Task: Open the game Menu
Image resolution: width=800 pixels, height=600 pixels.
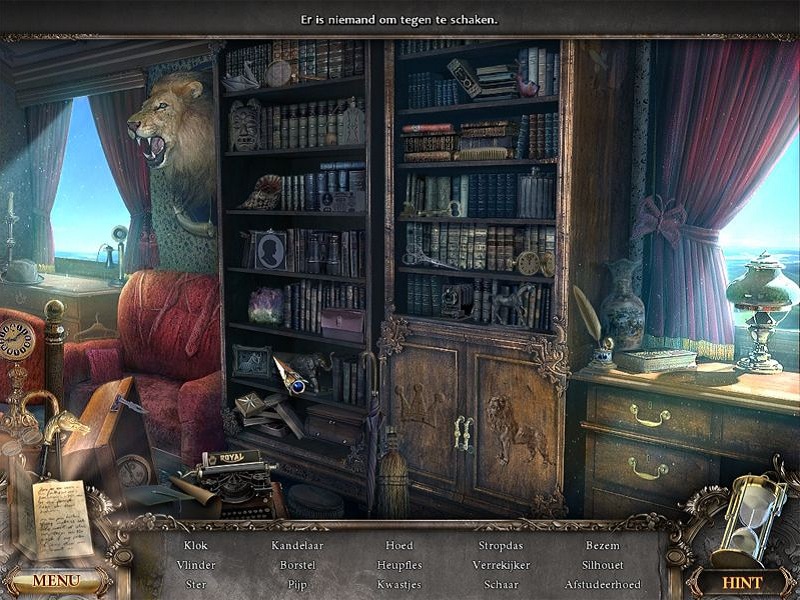Action: point(56,581)
